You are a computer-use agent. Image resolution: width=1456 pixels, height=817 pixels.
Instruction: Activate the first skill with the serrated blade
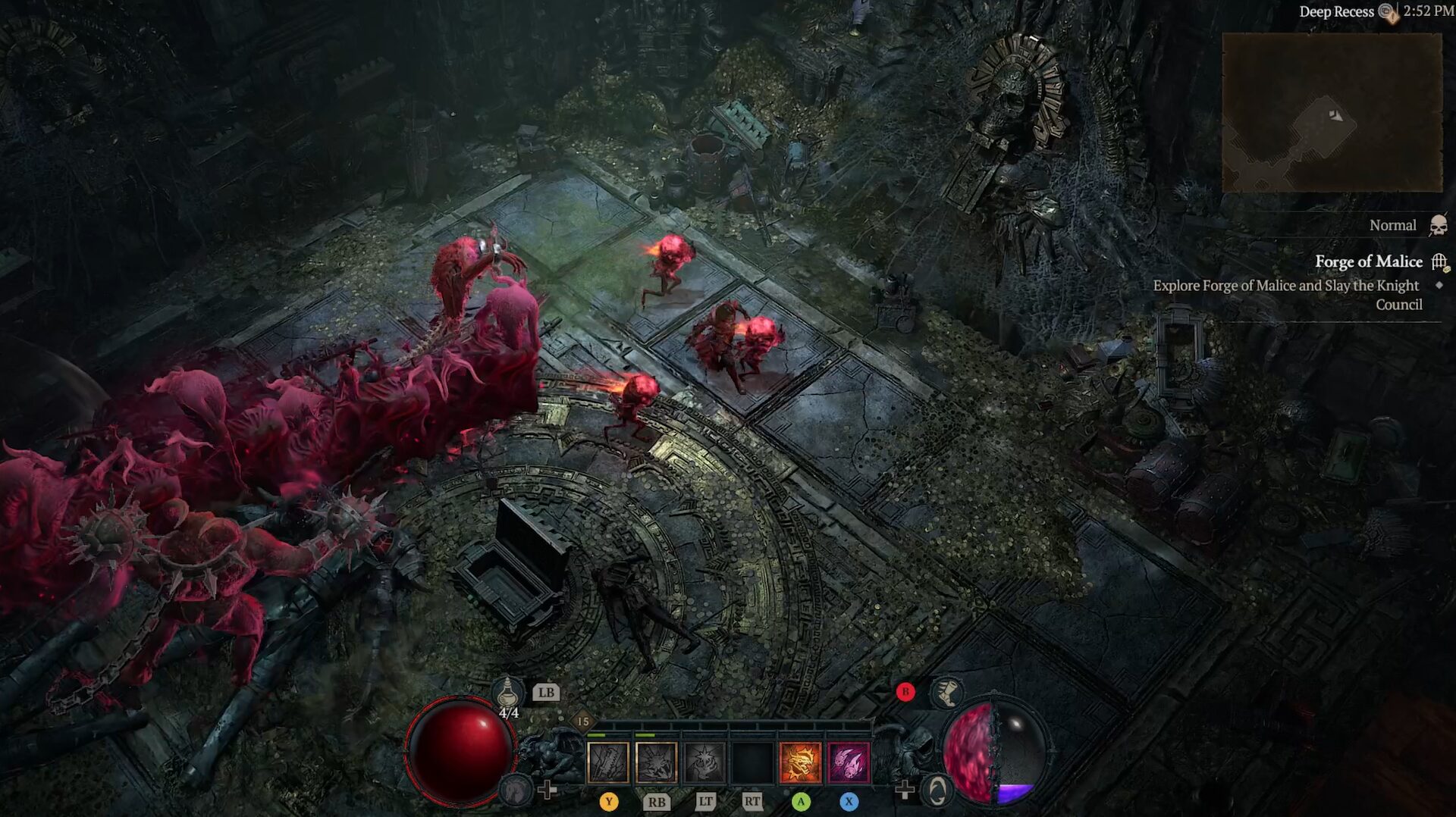pos(608,762)
